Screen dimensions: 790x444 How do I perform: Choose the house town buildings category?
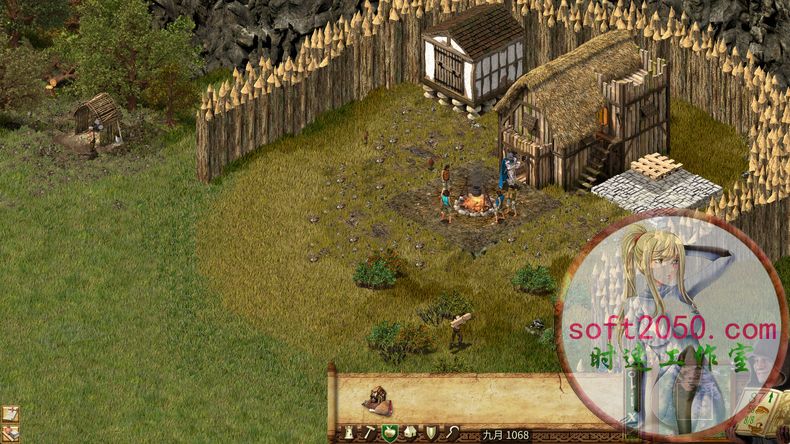(410, 433)
